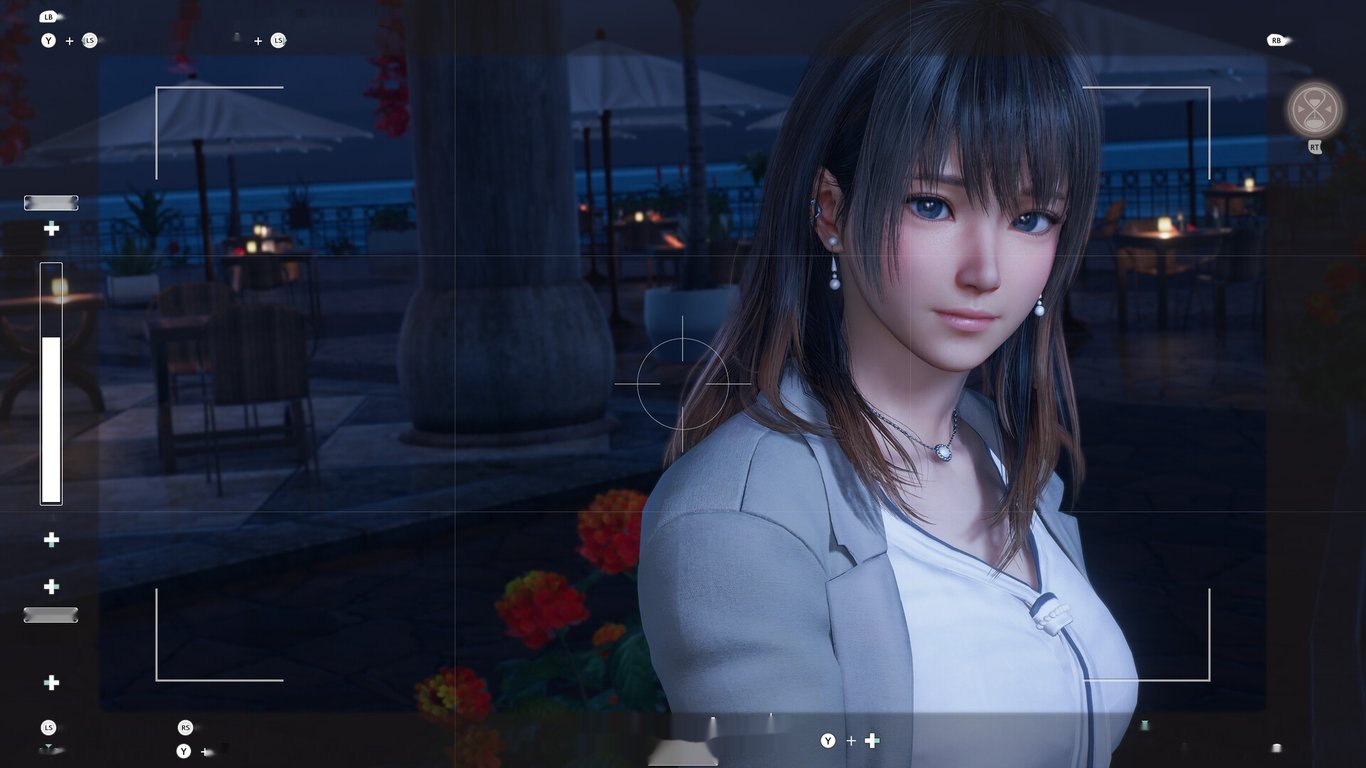Screen dimensions: 1366x768
Task: Select the RT trigger icon below the hourglass
Action: pyautogui.click(x=1315, y=147)
